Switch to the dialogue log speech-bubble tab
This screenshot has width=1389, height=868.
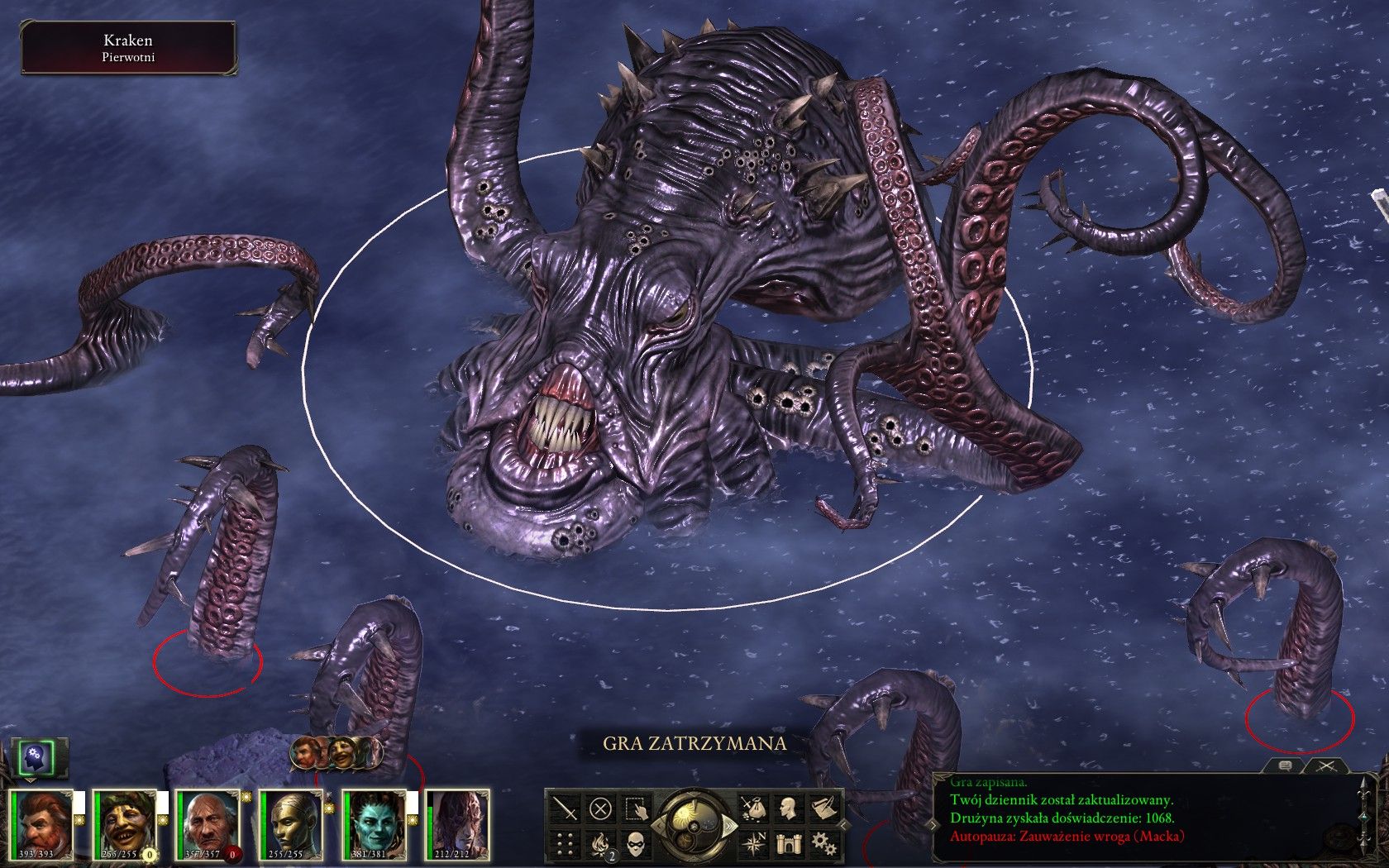(x=1285, y=766)
